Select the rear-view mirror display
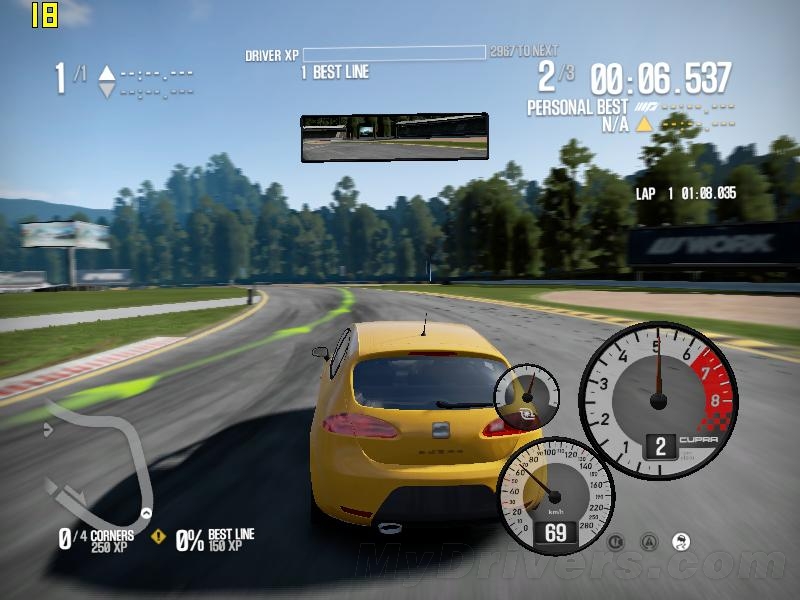The image size is (800, 600). 394,137
